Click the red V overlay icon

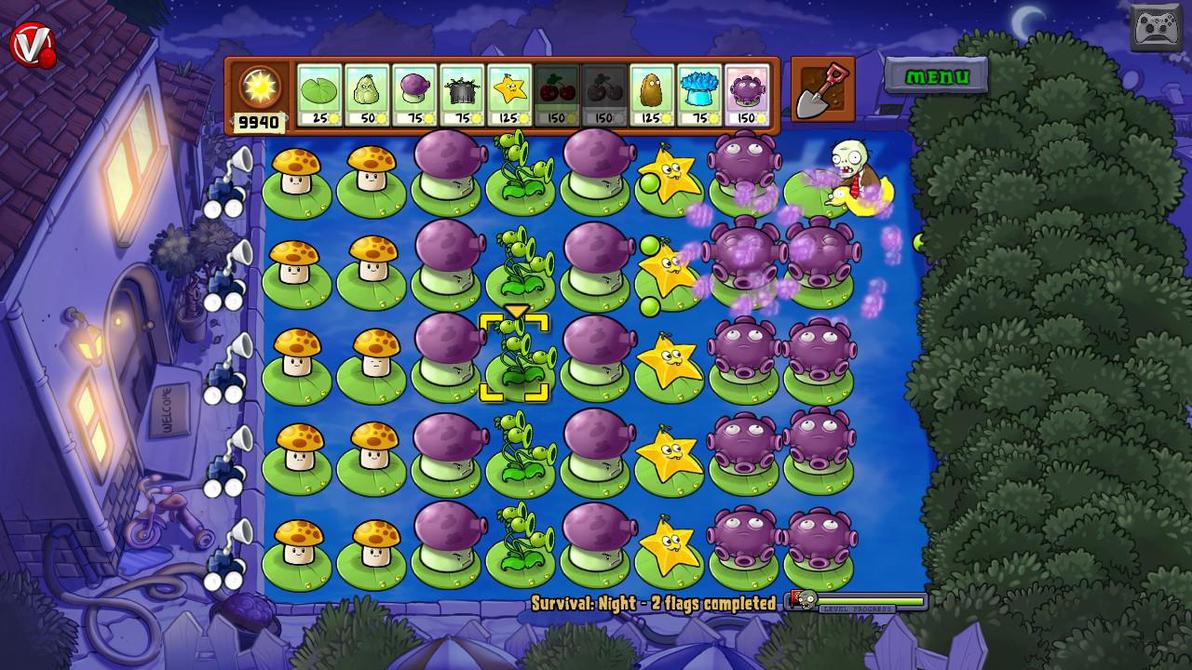pos(31,45)
